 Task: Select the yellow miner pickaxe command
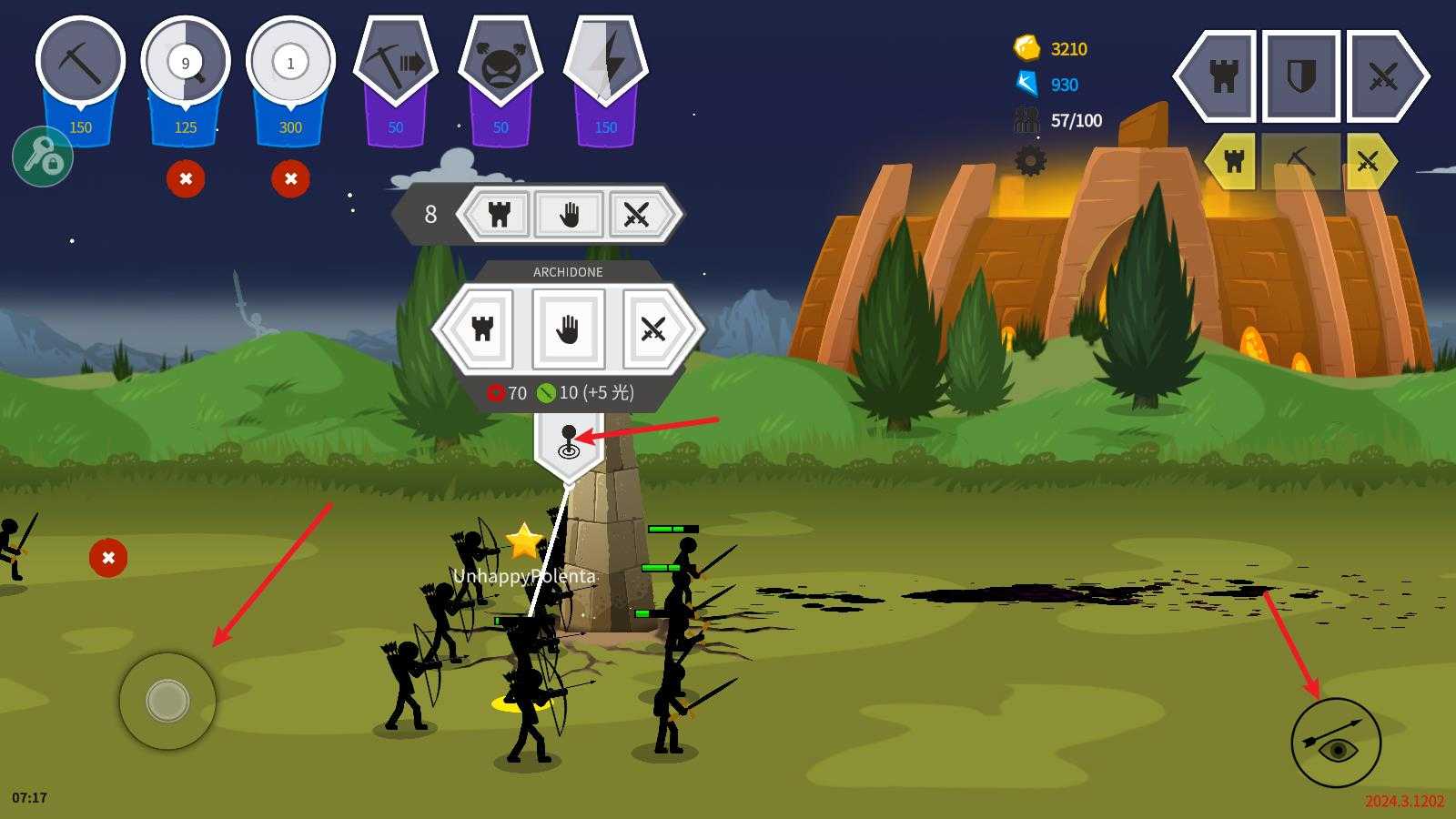1300,162
